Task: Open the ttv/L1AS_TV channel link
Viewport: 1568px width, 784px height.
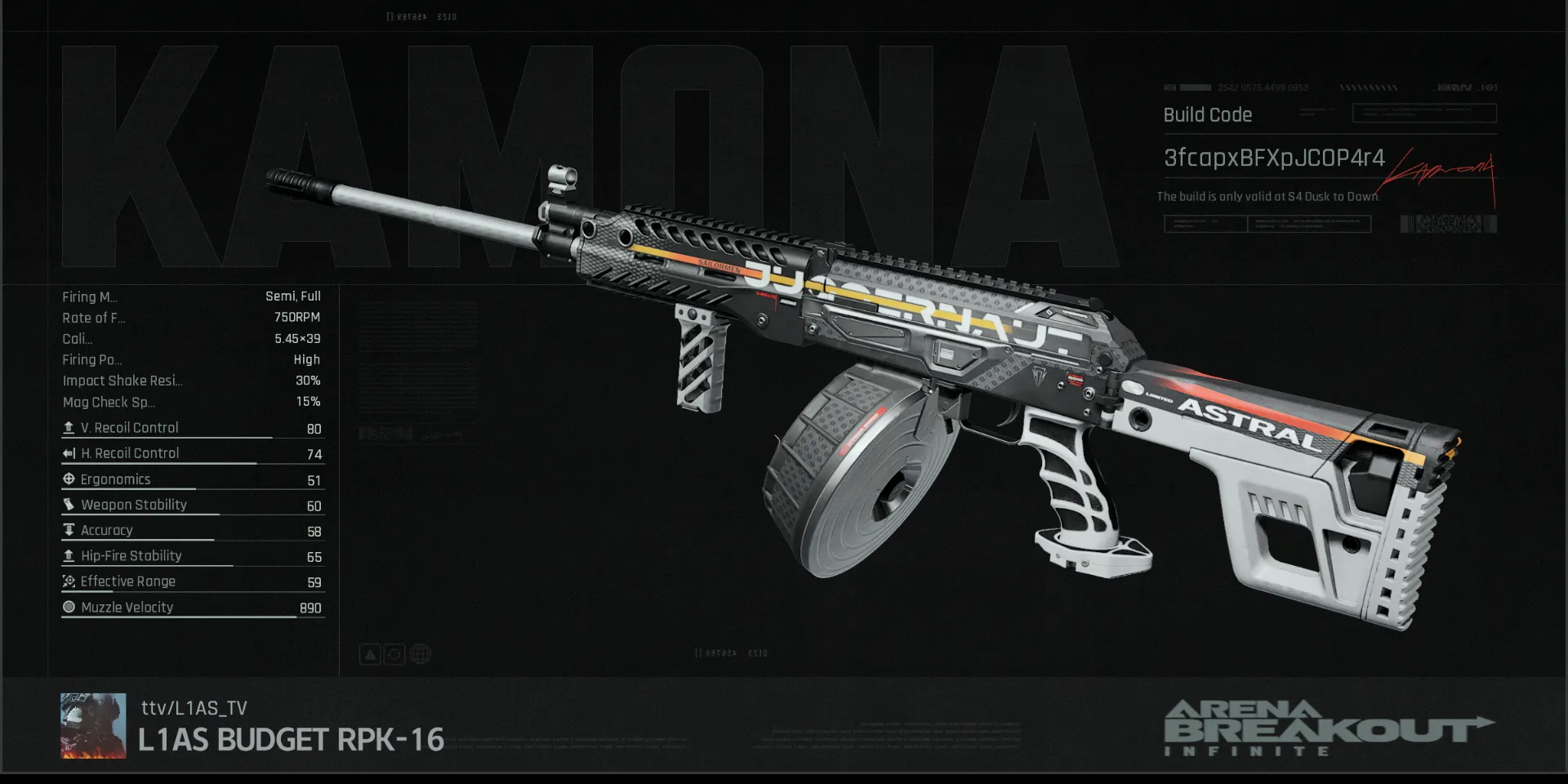Action: tap(193, 709)
